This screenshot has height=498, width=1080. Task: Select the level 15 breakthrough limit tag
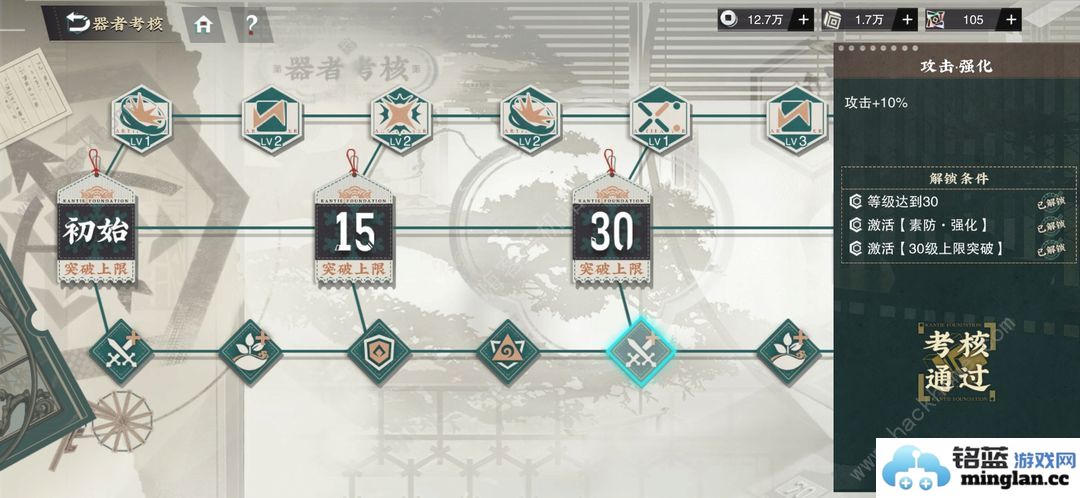click(x=354, y=233)
